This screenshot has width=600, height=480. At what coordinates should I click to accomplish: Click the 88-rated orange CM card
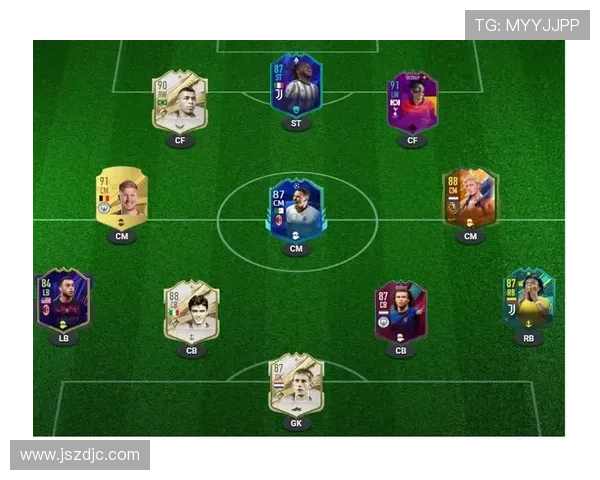tap(470, 198)
